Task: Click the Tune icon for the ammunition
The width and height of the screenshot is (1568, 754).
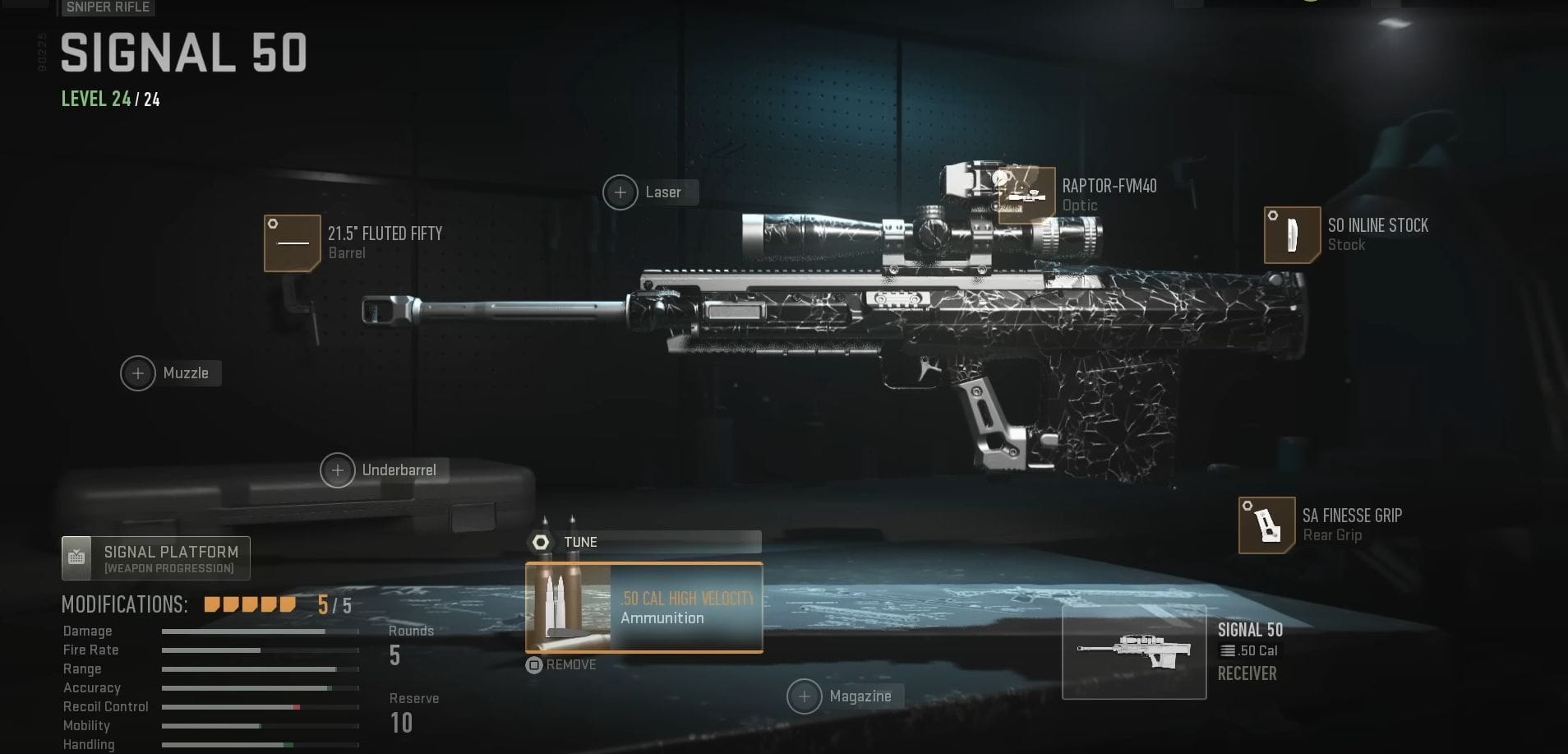Action: pyautogui.click(x=541, y=542)
